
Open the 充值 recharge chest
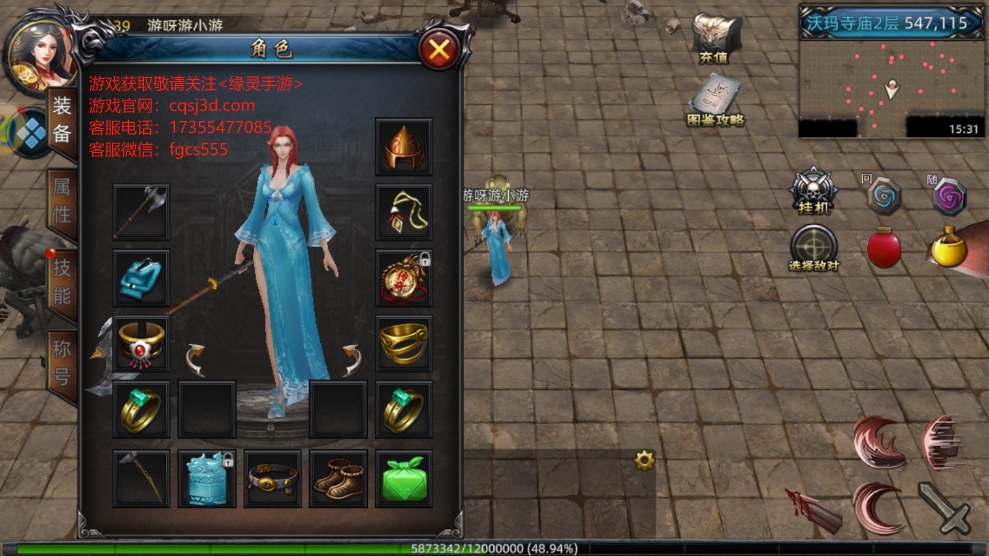click(715, 38)
